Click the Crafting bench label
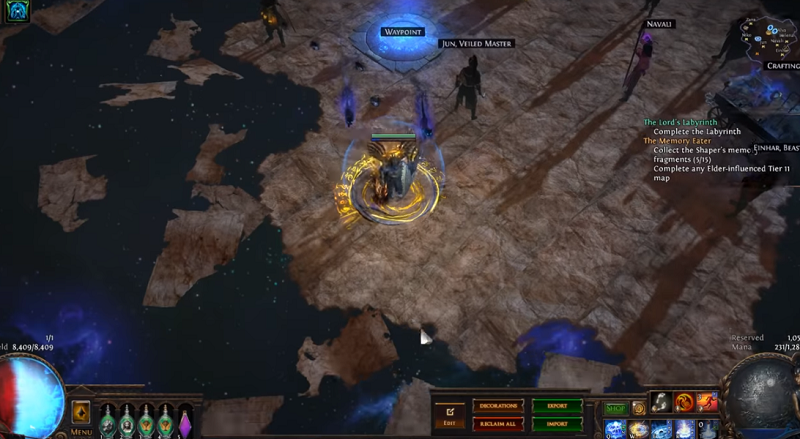 (x=783, y=66)
